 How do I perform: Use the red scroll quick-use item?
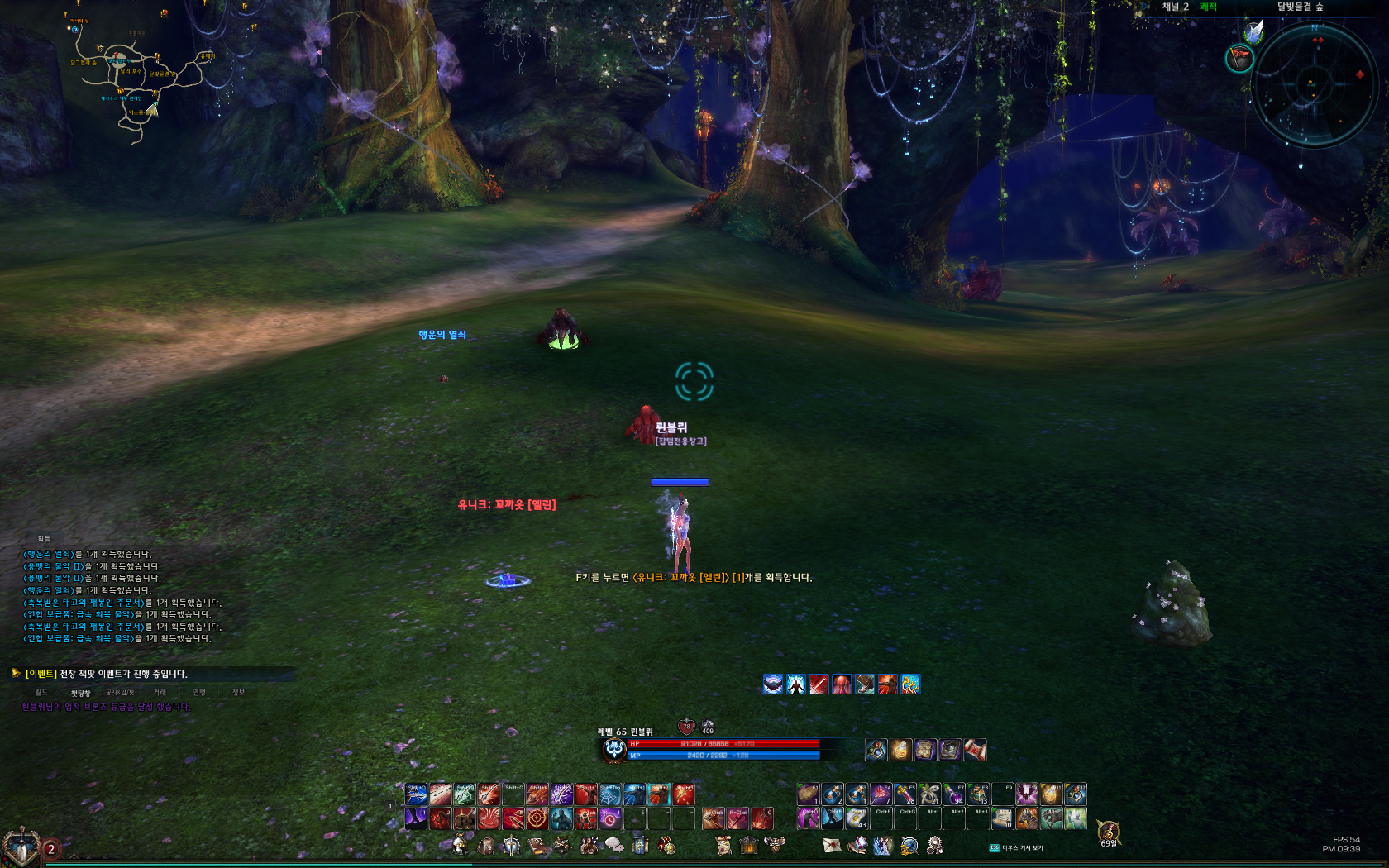tap(976, 750)
